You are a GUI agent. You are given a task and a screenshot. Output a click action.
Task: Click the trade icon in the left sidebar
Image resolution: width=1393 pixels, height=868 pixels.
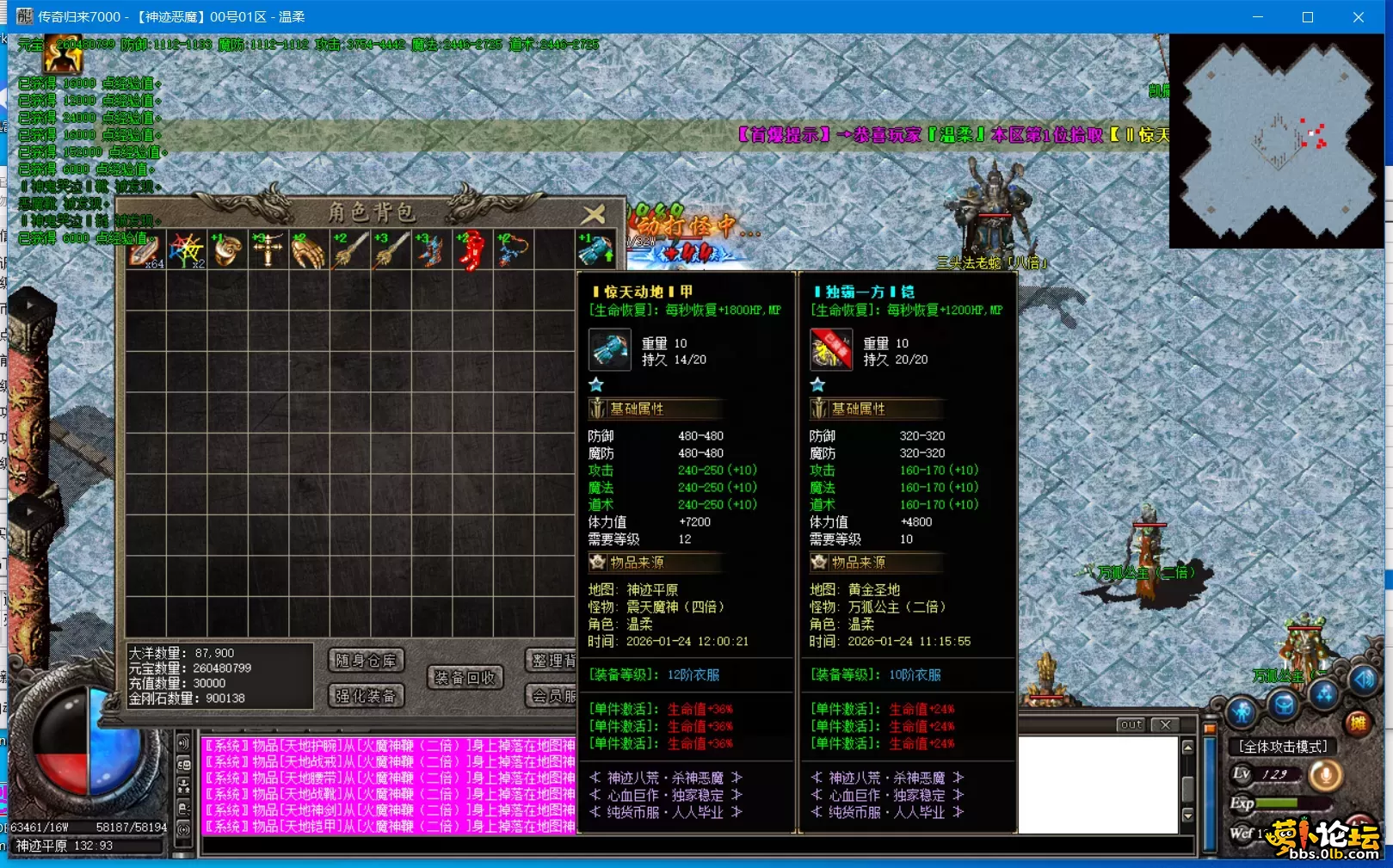click(x=183, y=809)
